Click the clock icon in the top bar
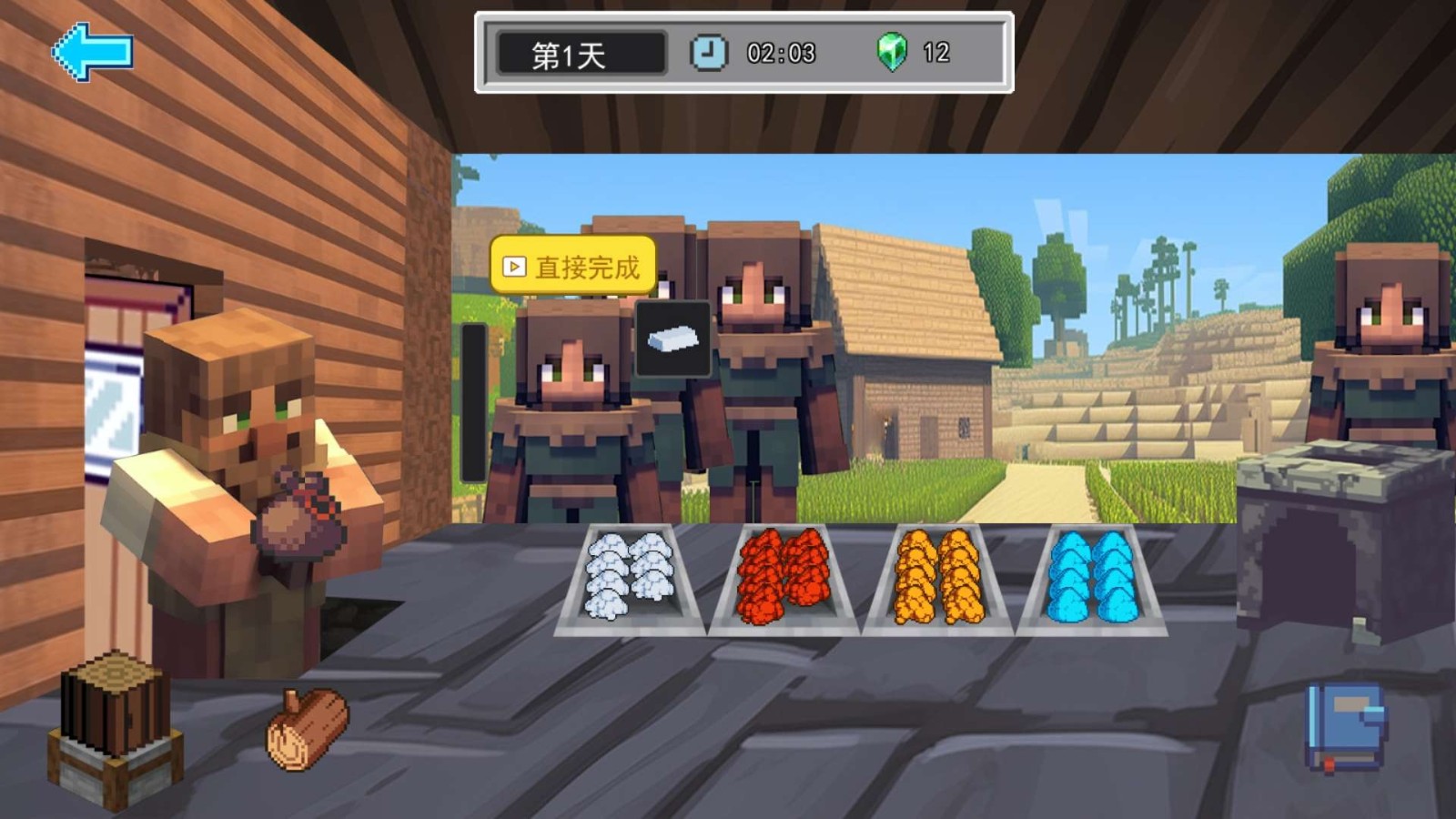Viewport: 1456px width, 819px height. pos(708,53)
